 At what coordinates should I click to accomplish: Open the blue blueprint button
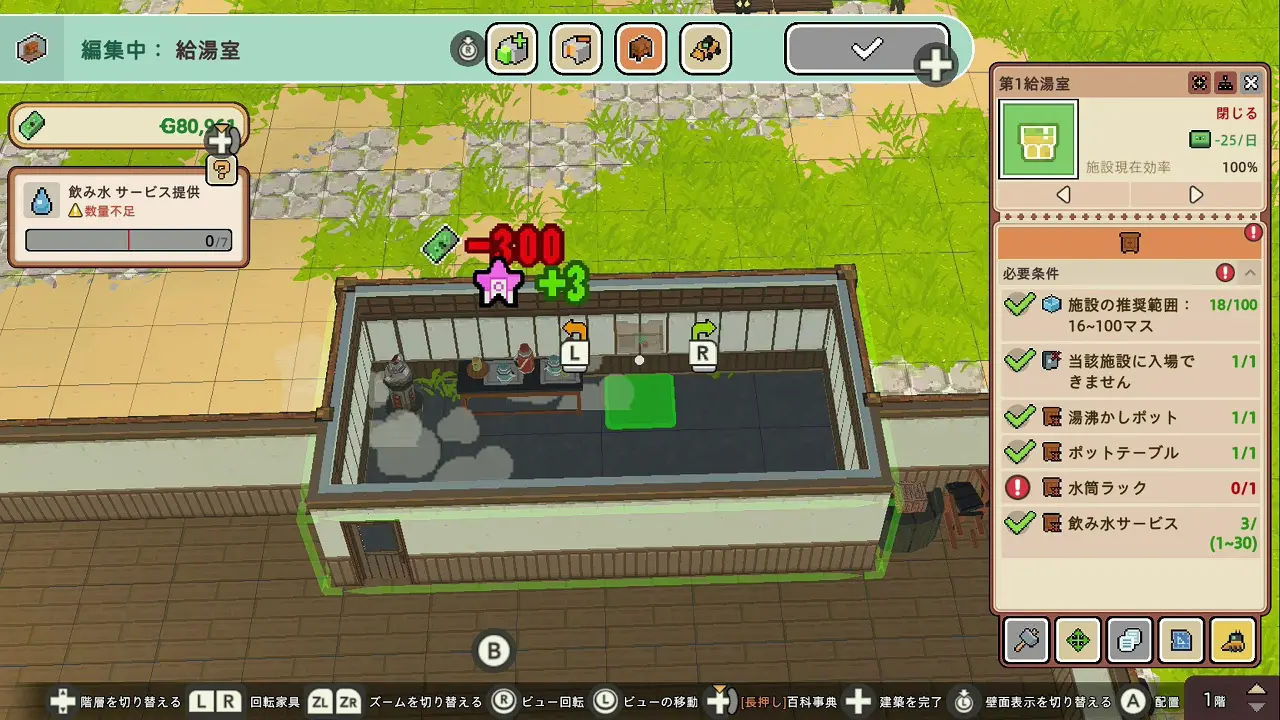click(1181, 640)
